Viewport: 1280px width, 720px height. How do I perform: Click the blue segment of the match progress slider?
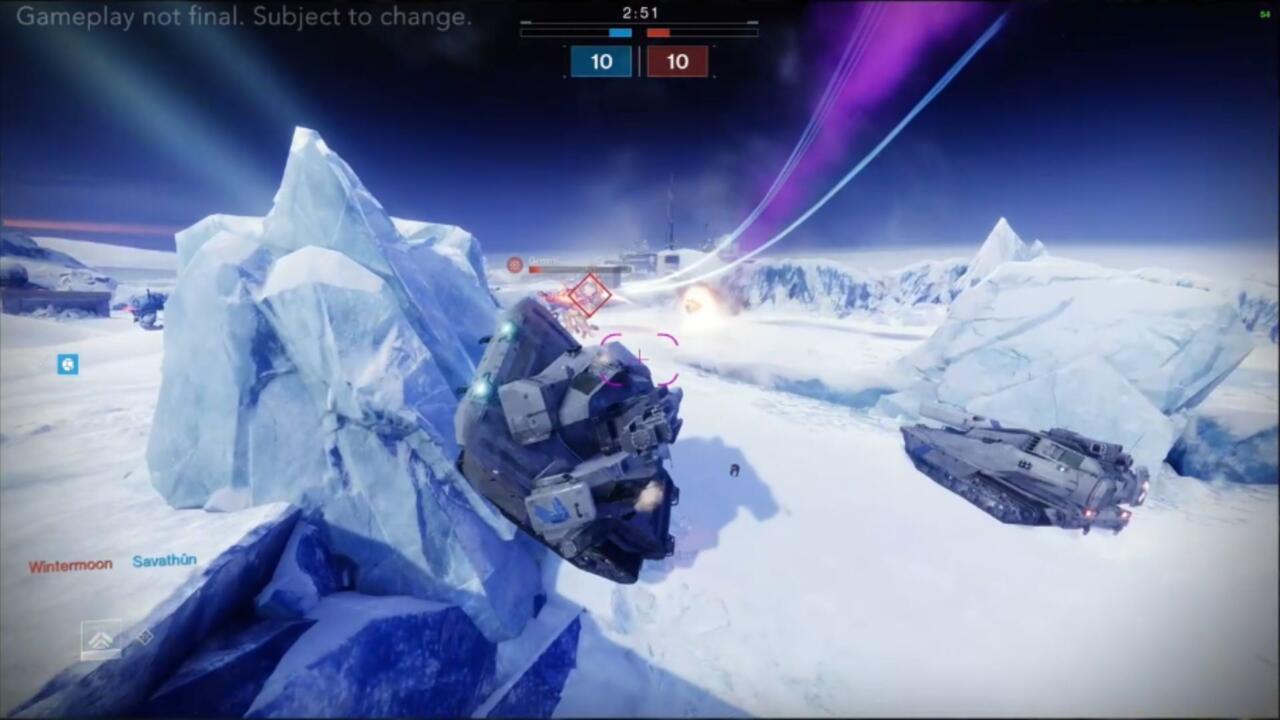pos(620,33)
